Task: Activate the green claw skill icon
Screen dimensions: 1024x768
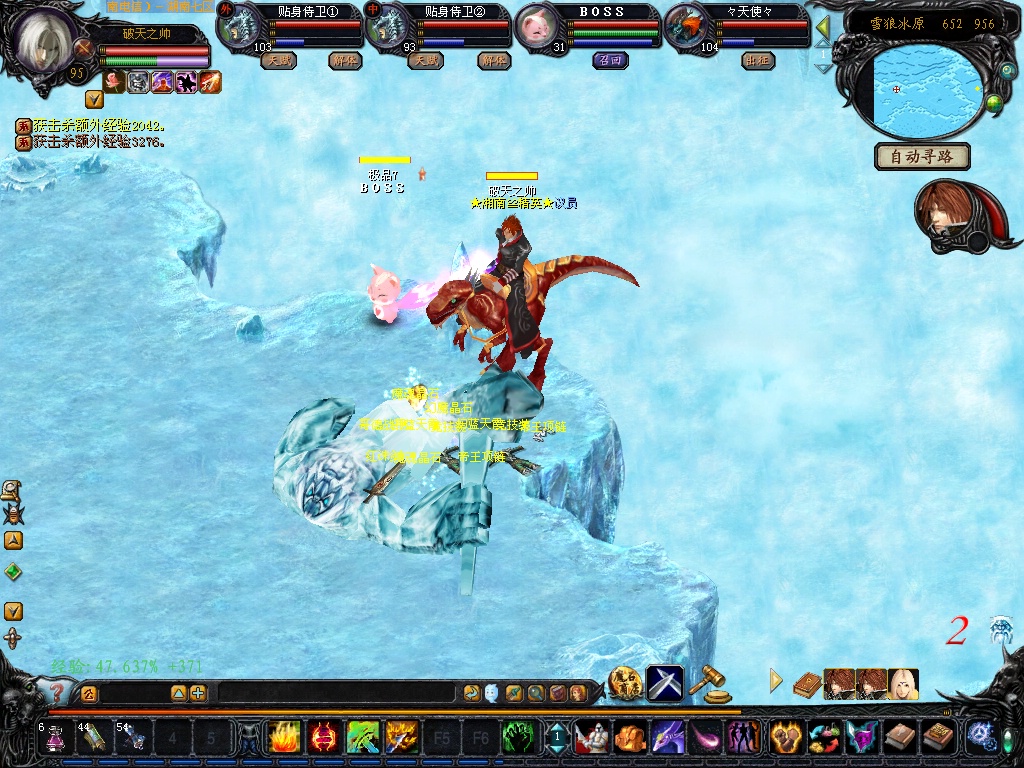Action: (x=517, y=738)
